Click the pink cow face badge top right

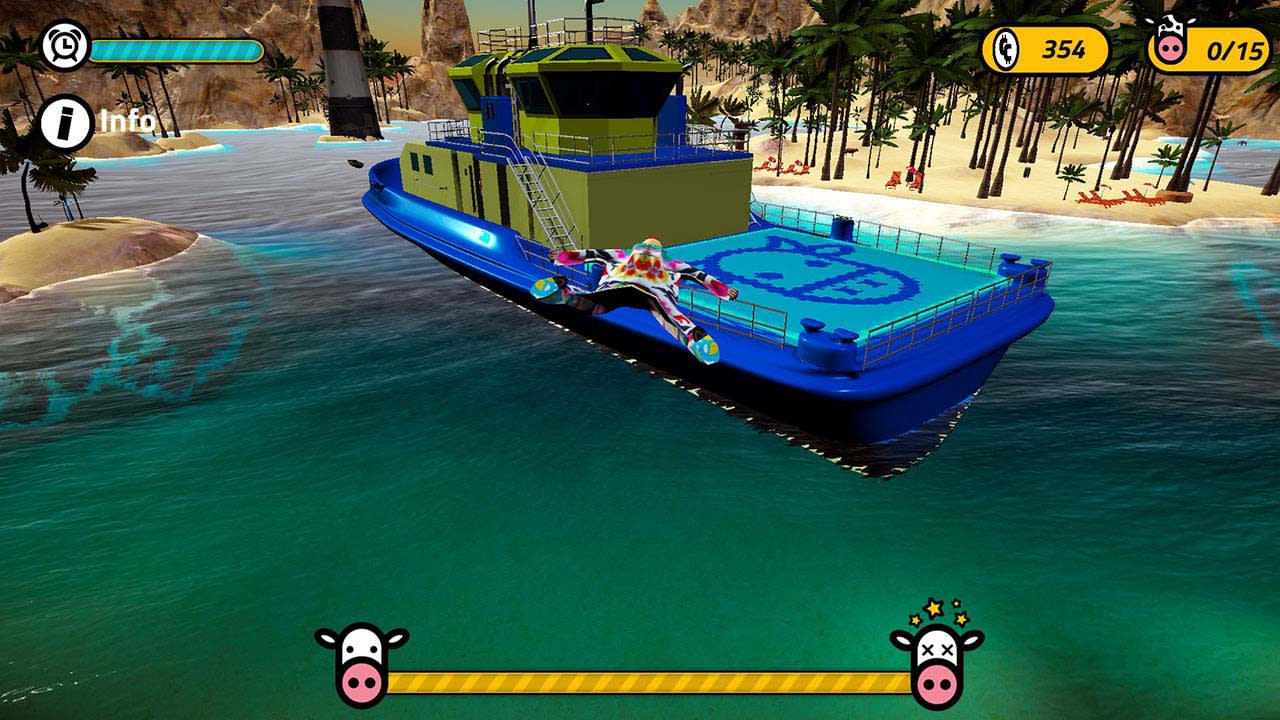pyautogui.click(x=1172, y=40)
